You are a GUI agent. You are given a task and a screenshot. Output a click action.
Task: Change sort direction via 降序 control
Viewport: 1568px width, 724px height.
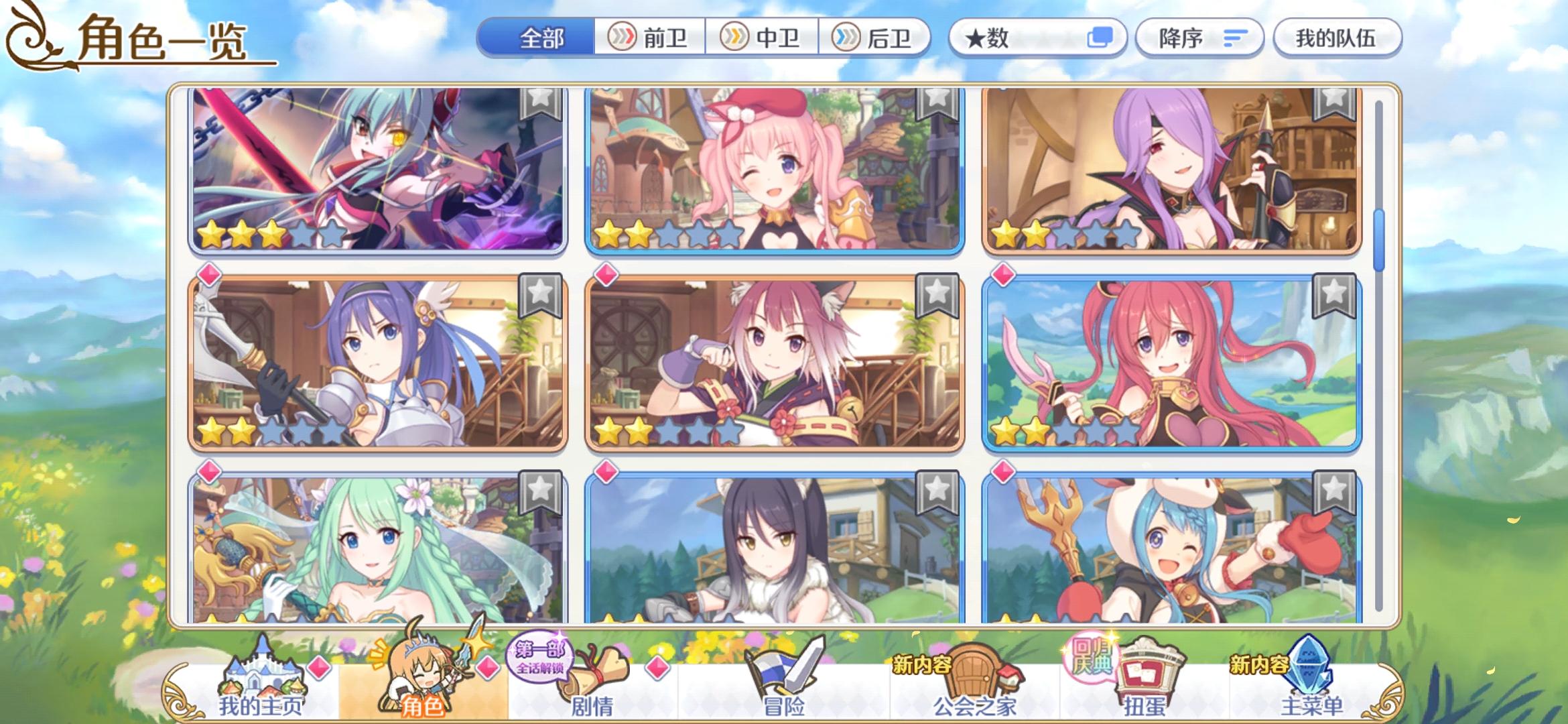coord(1199,38)
